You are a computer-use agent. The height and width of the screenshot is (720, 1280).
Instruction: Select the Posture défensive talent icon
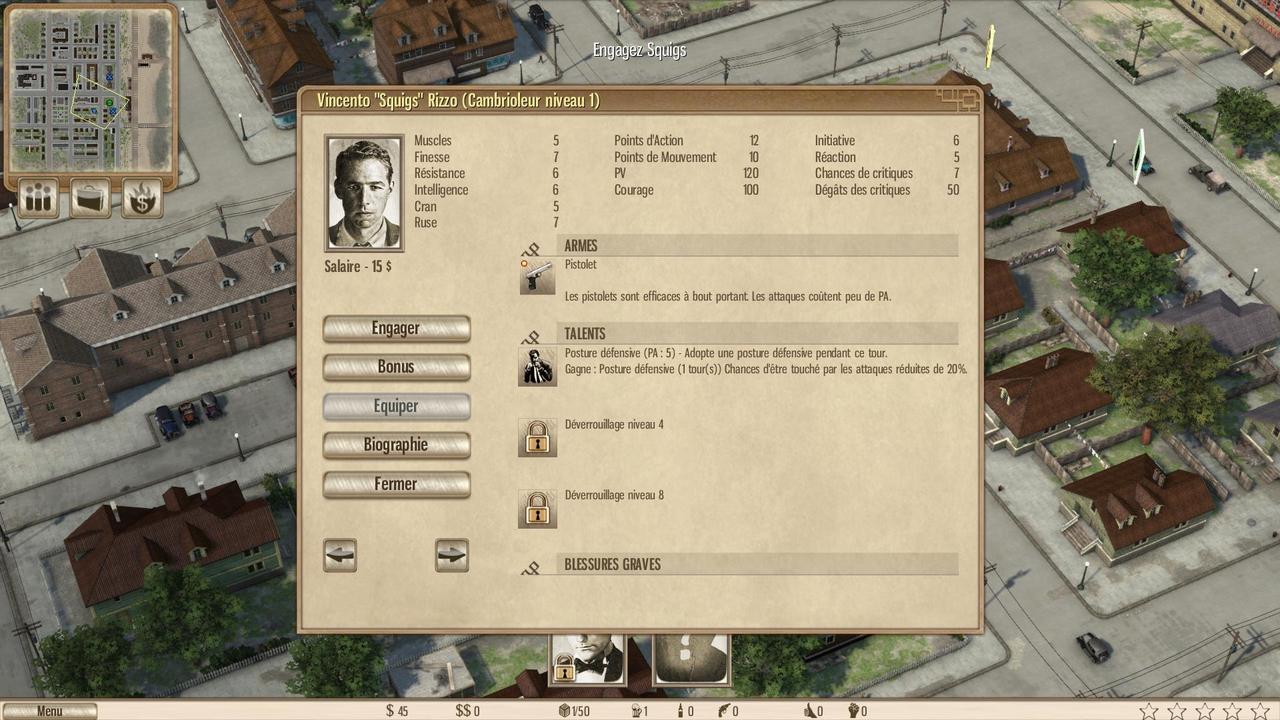point(537,366)
